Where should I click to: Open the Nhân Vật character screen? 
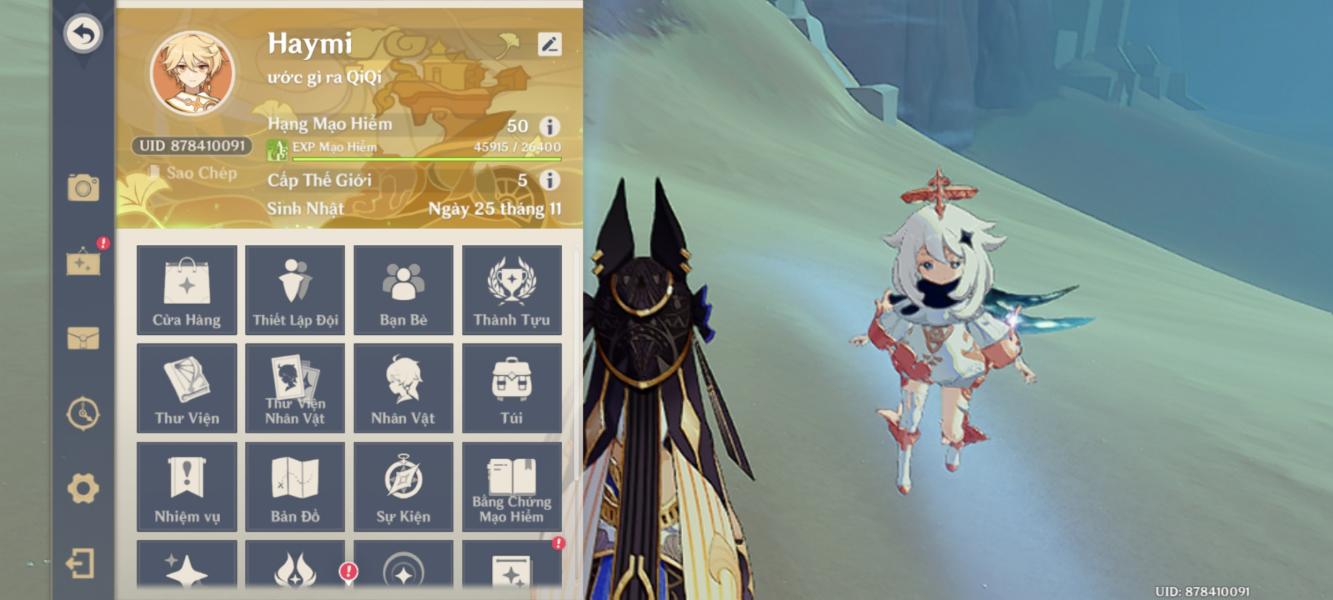pyautogui.click(x=403, y=388)
